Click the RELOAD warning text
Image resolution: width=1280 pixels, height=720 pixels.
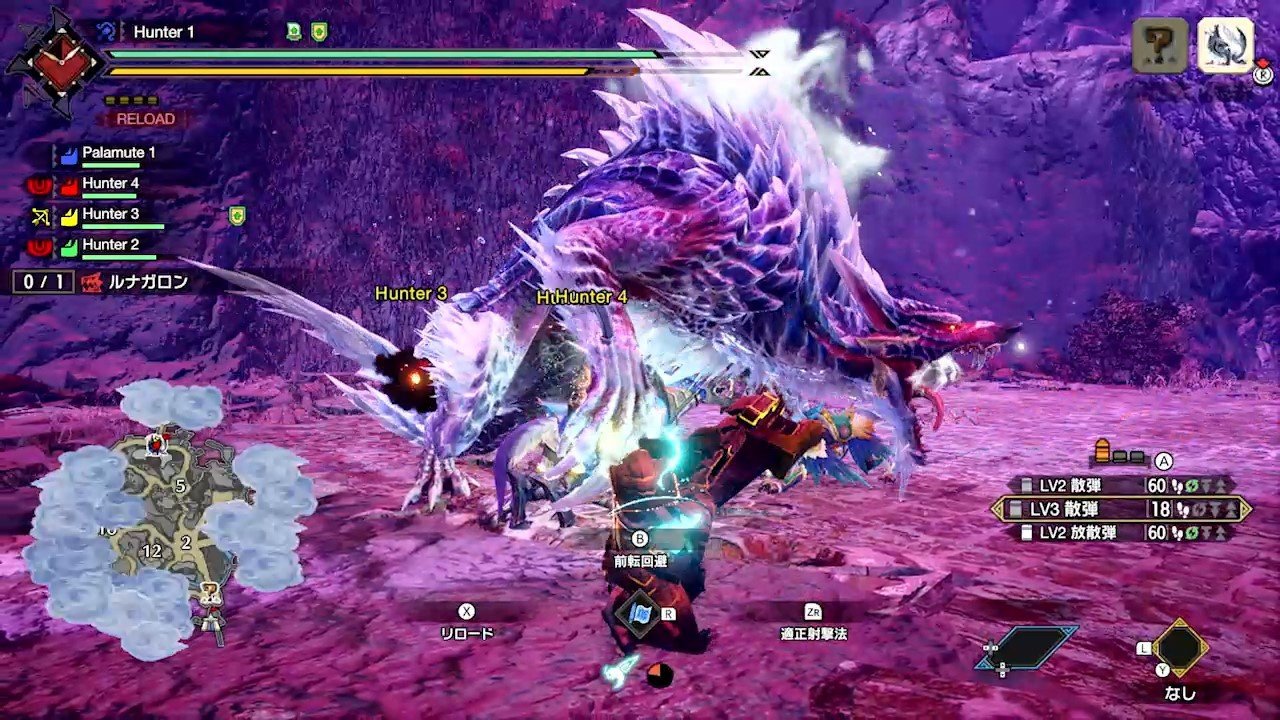coord(146,118)
